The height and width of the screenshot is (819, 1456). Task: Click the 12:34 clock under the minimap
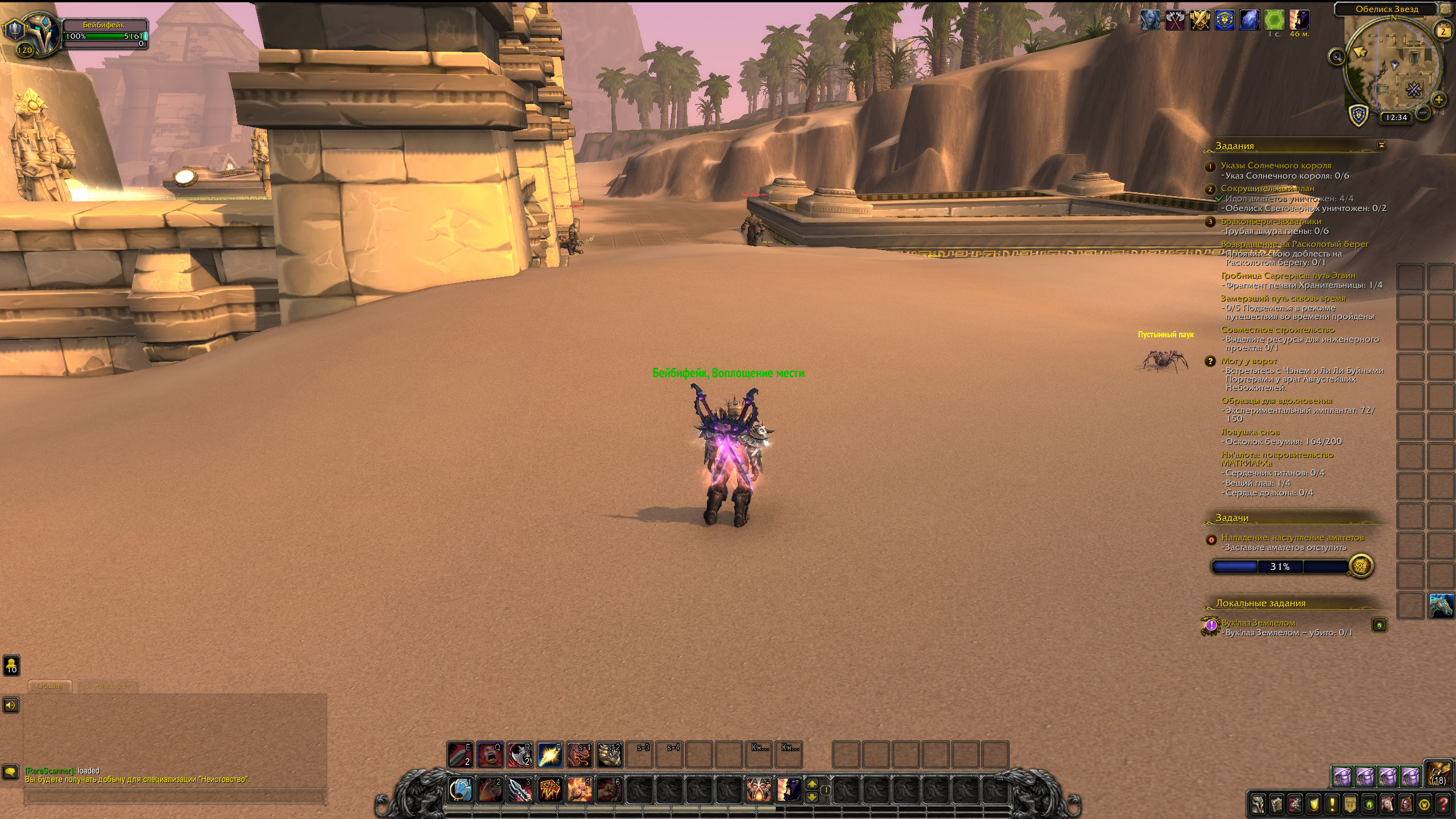coord(1396,118)
